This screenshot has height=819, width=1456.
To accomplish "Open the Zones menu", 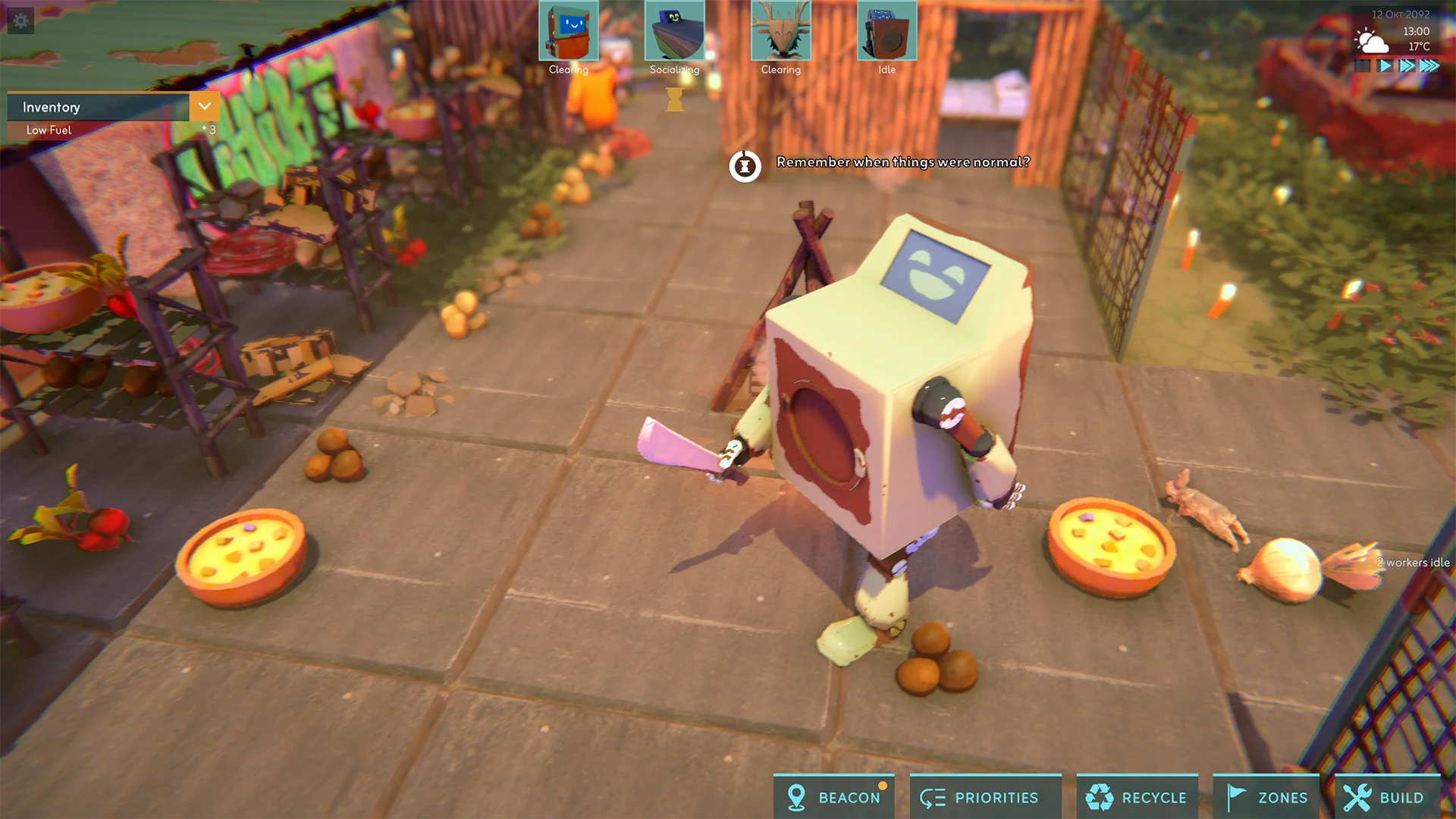I will point(1266,797).
